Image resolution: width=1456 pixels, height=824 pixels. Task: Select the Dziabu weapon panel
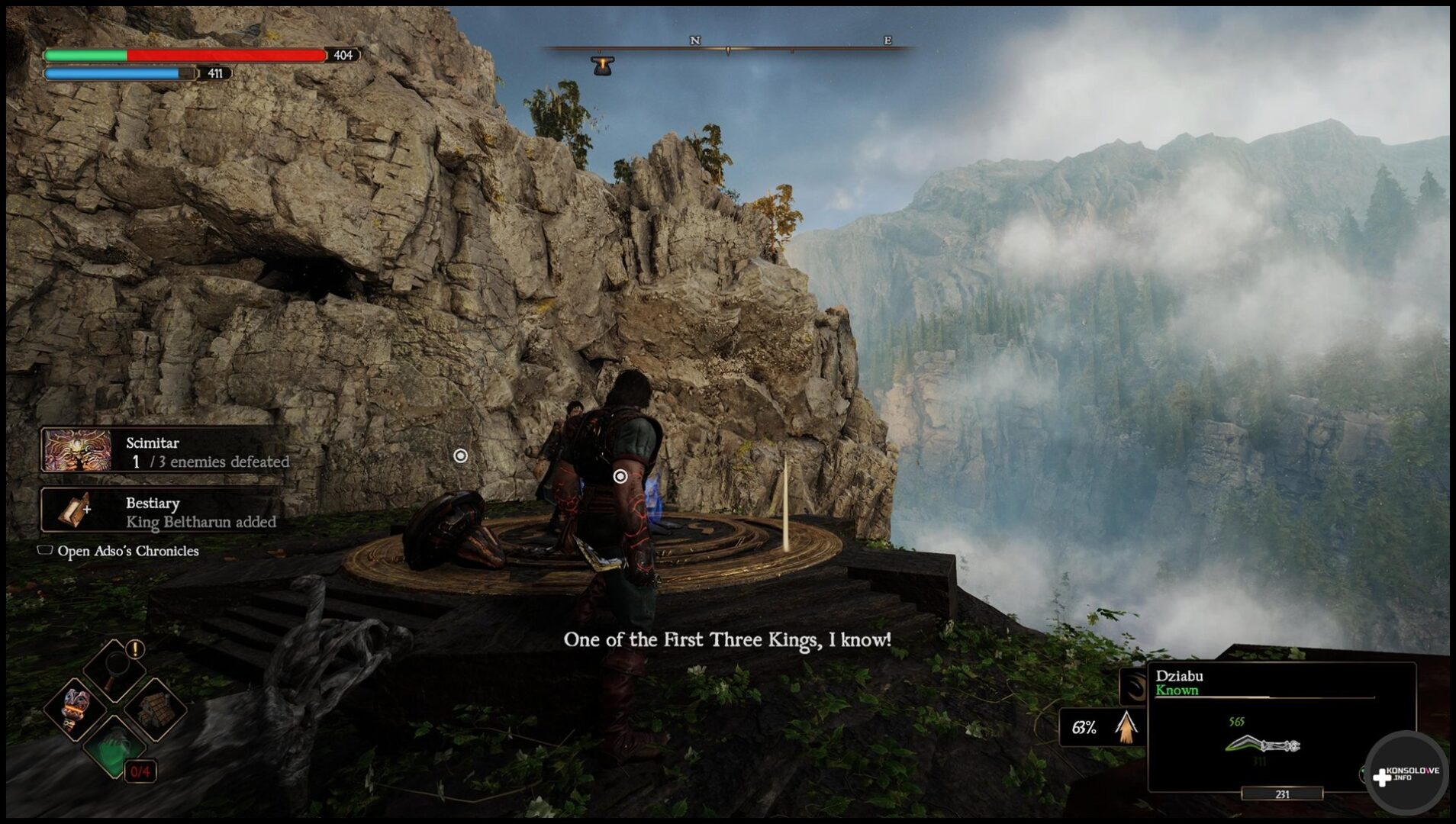click(x=1281, y=727)
